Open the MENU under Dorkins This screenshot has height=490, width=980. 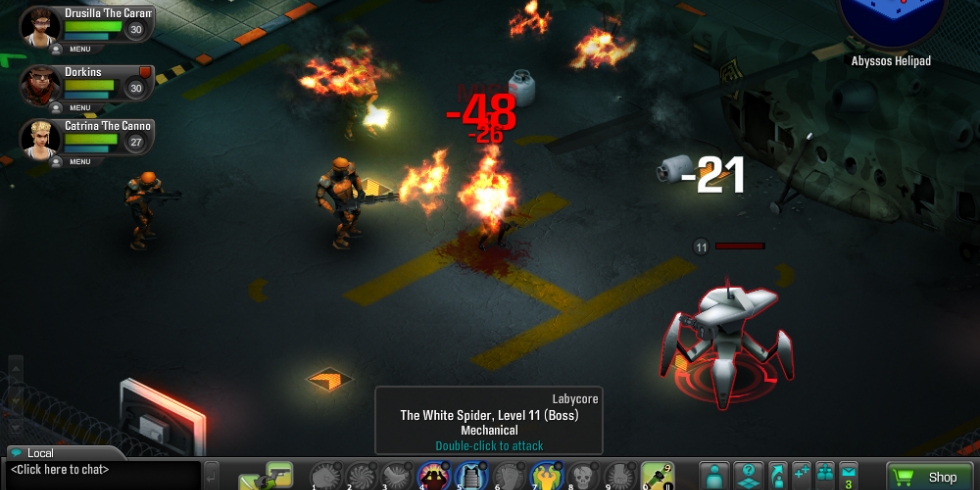79,106
